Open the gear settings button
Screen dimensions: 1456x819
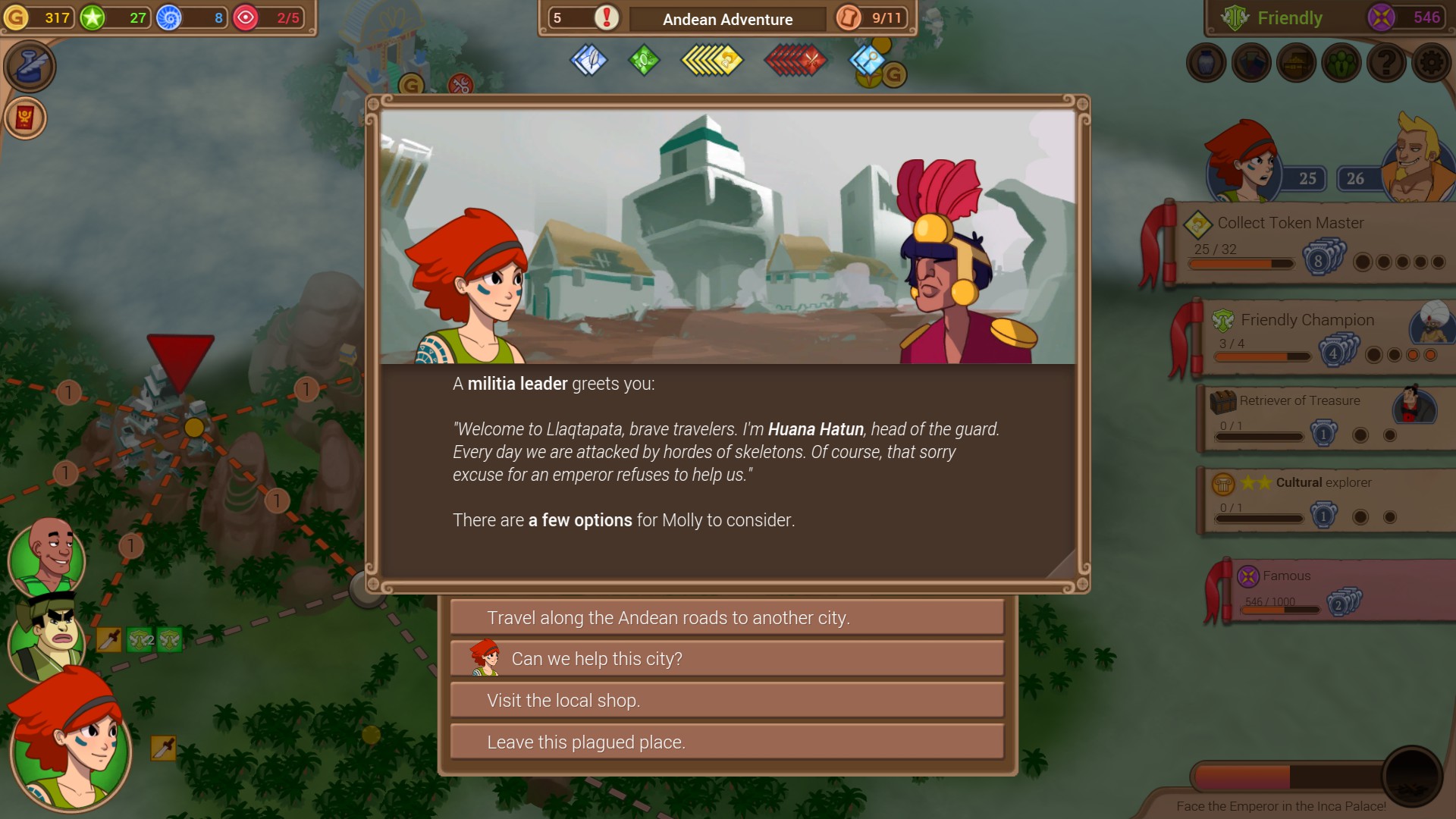pos(1431,63)
